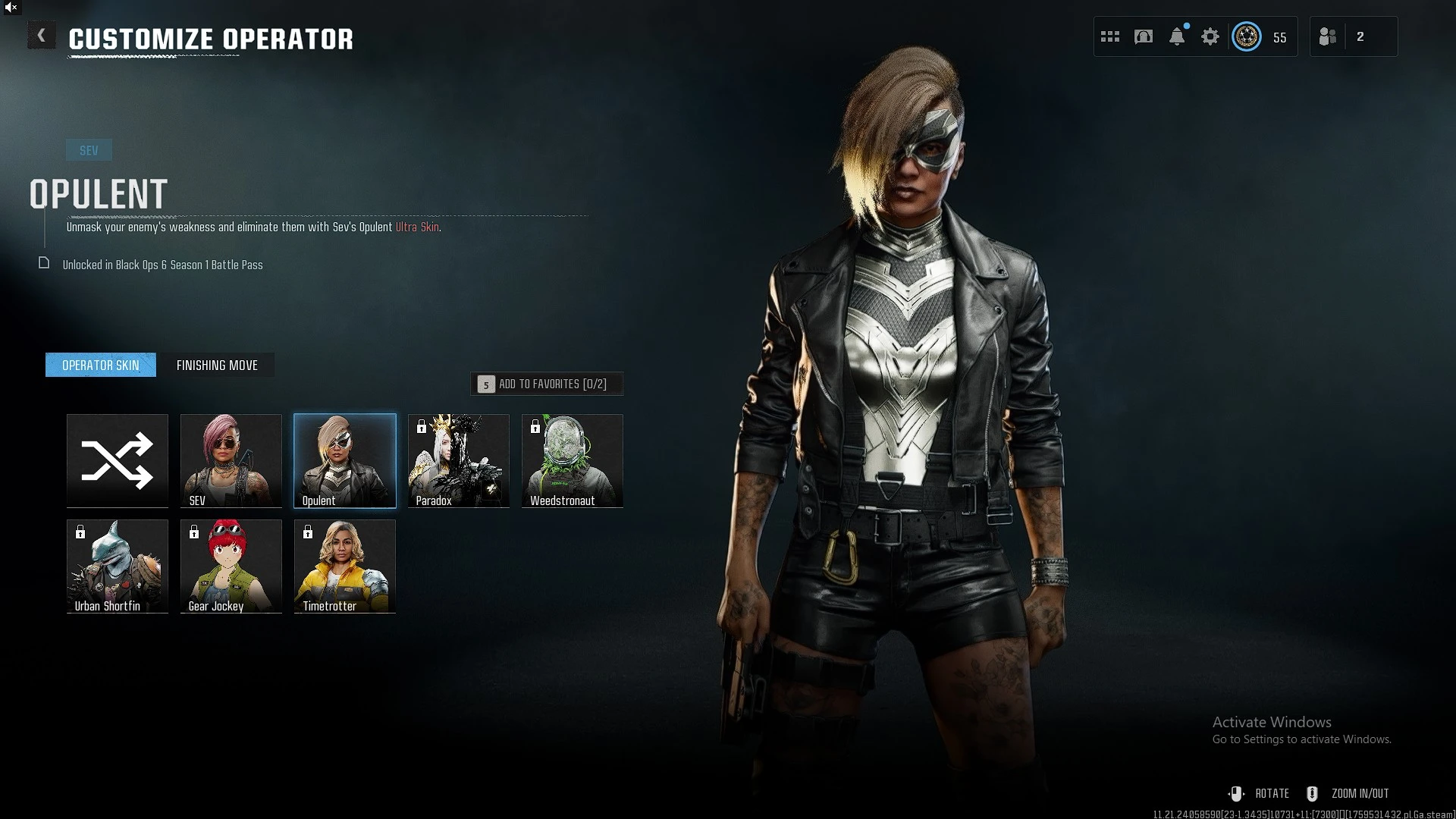This screenshot has width=1456, height=819.
Task: Open the social friends party panel
Action: [x=1328, y=36]
